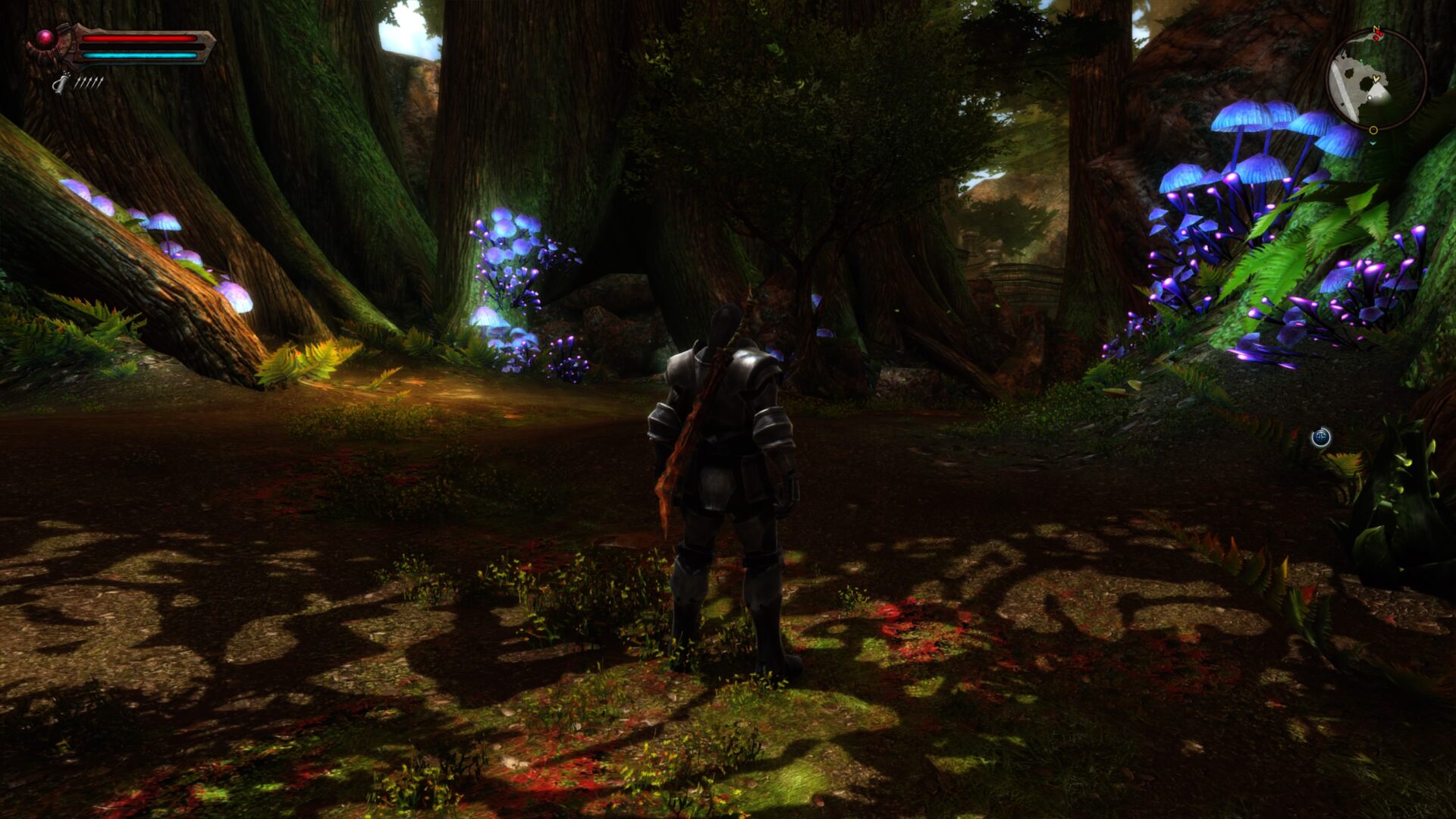Select the yellow ring marker under the minimap
This screenshot has width=1456, height=819.
pyautogui.click(x=1373, y=130)
